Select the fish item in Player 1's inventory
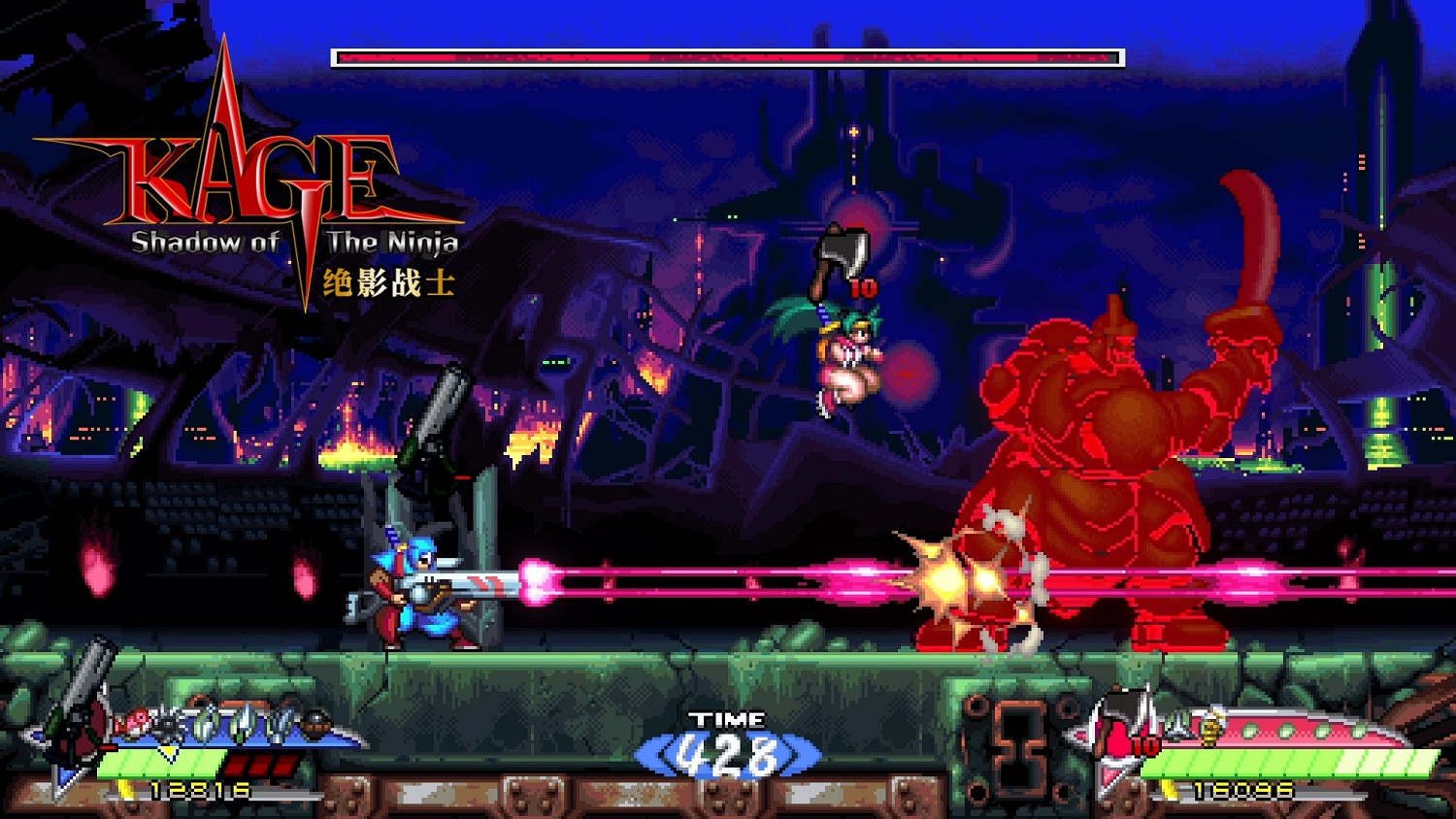This screenshot has width=1456, height=819. pyautogui.click(x=136, y=723)
